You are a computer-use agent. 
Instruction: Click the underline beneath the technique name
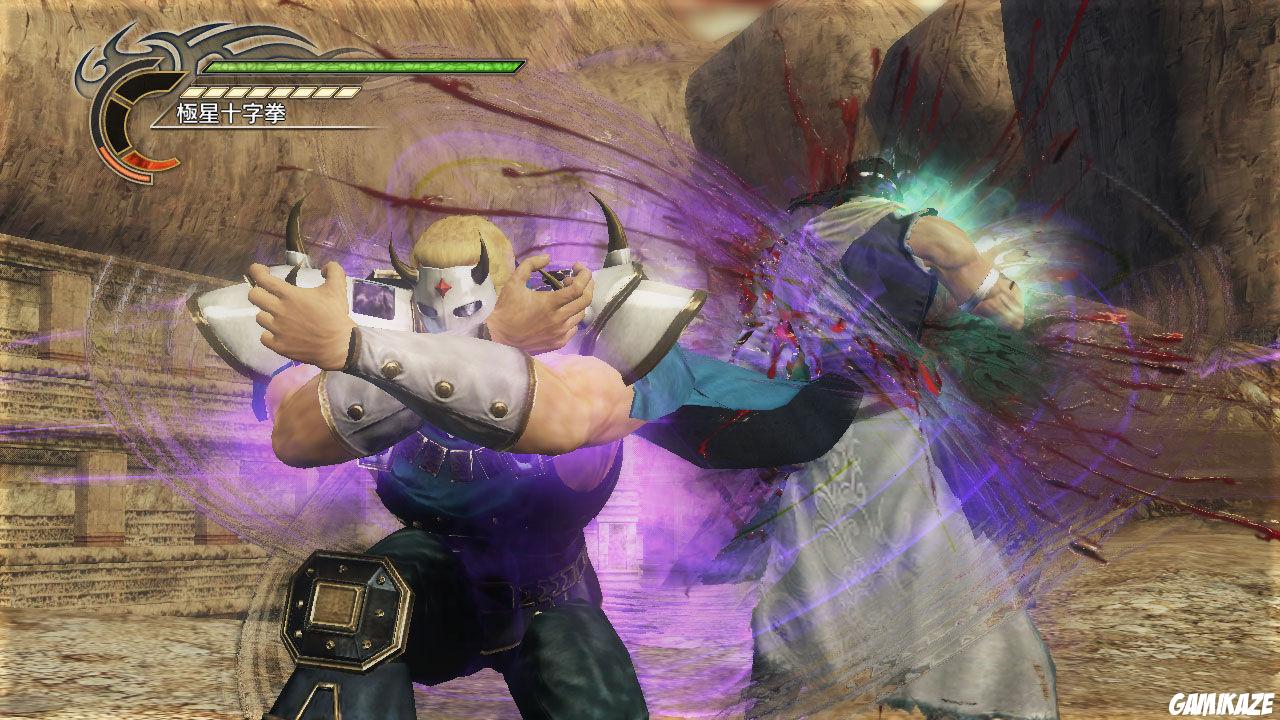pos(280,128)
